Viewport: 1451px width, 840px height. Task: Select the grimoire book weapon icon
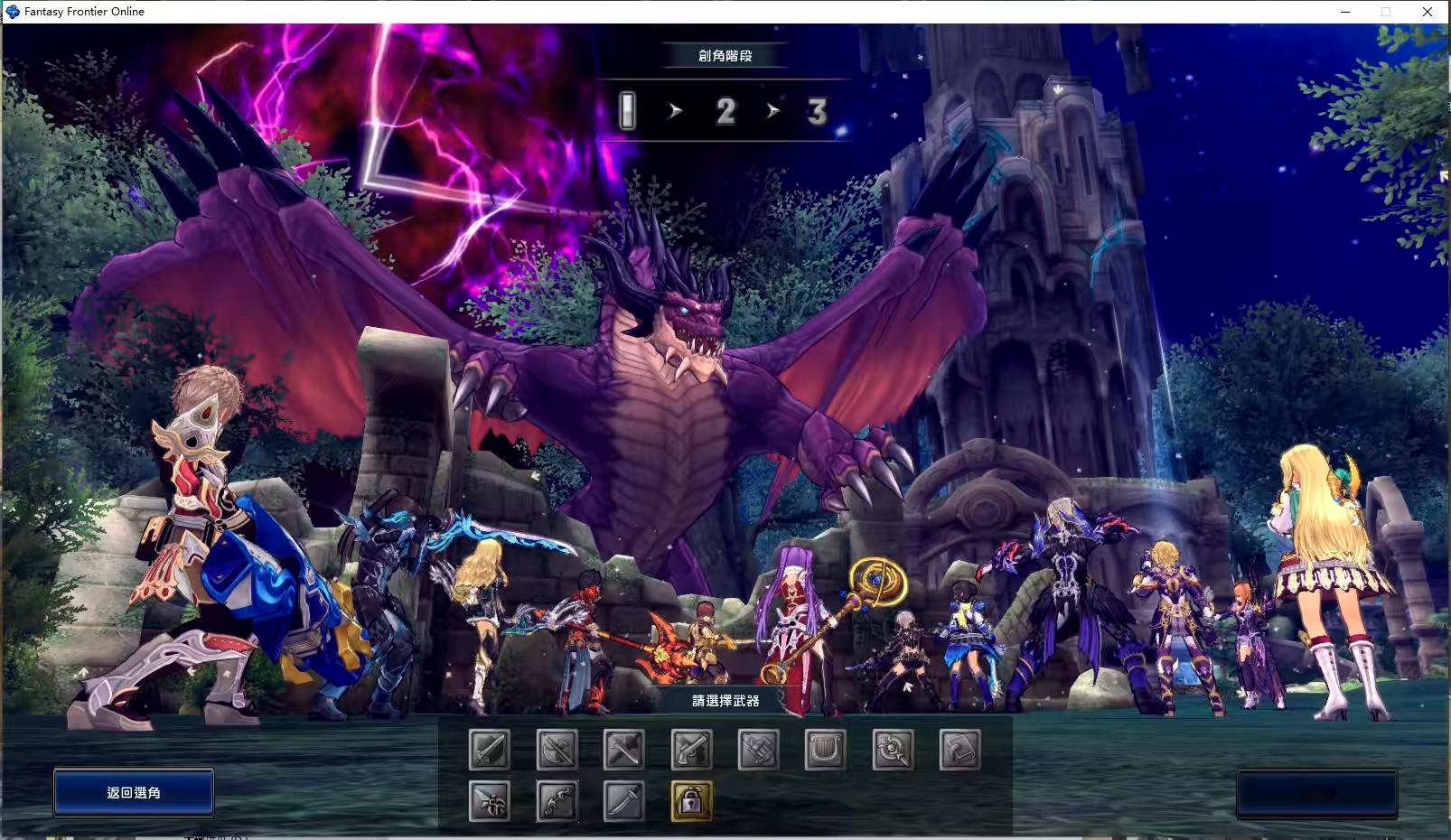[960, 748]
